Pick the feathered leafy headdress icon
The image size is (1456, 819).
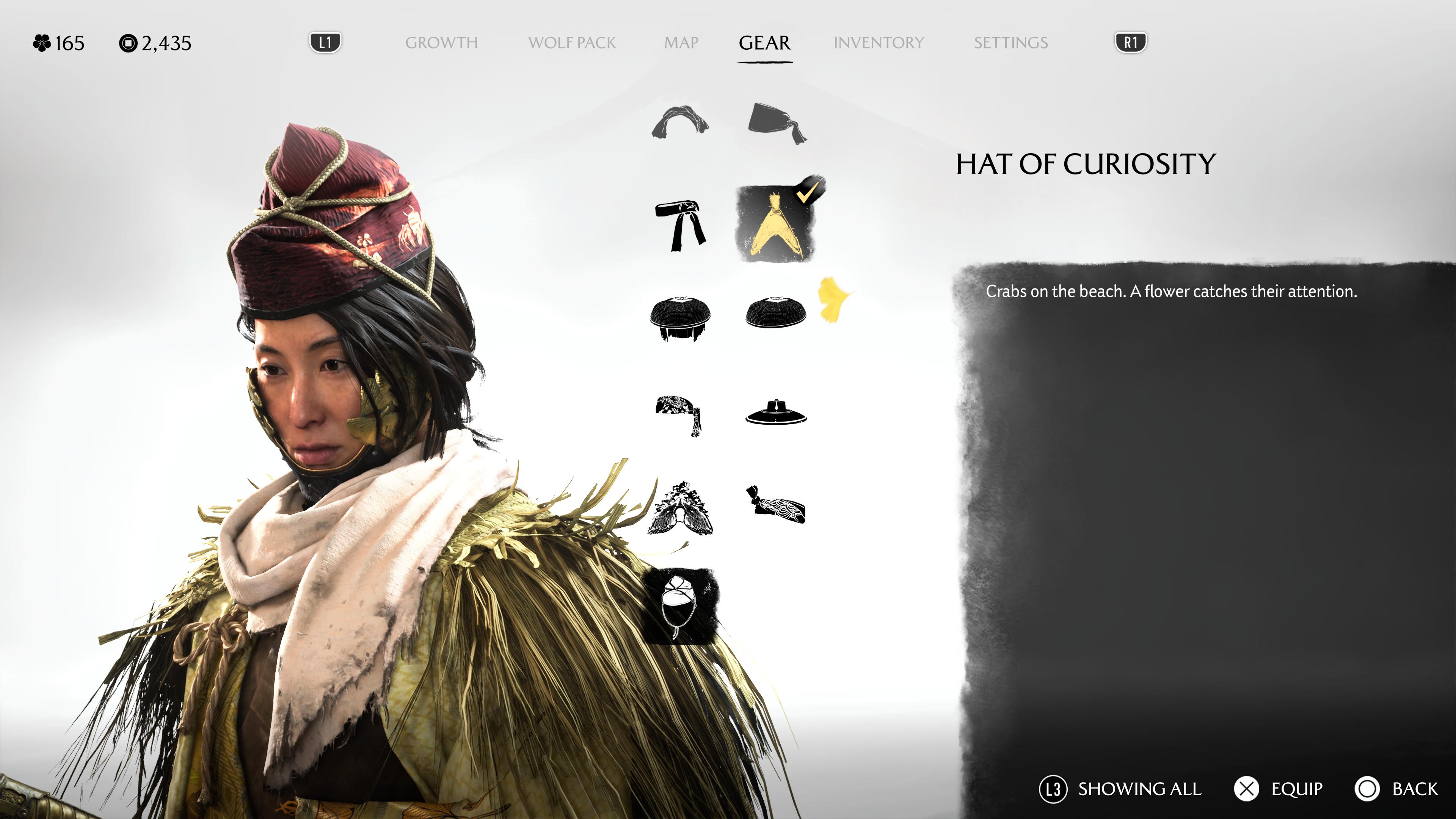pos(681,509)
